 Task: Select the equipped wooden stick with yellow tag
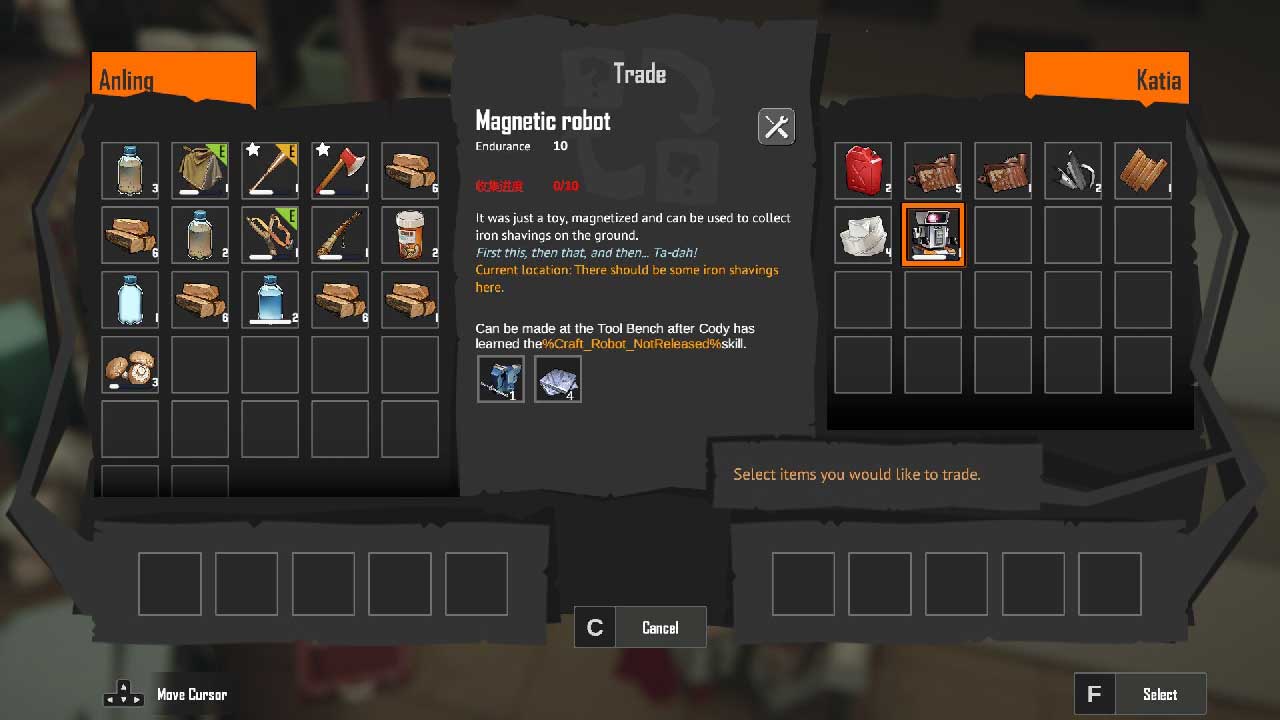[x=270, y=171]
